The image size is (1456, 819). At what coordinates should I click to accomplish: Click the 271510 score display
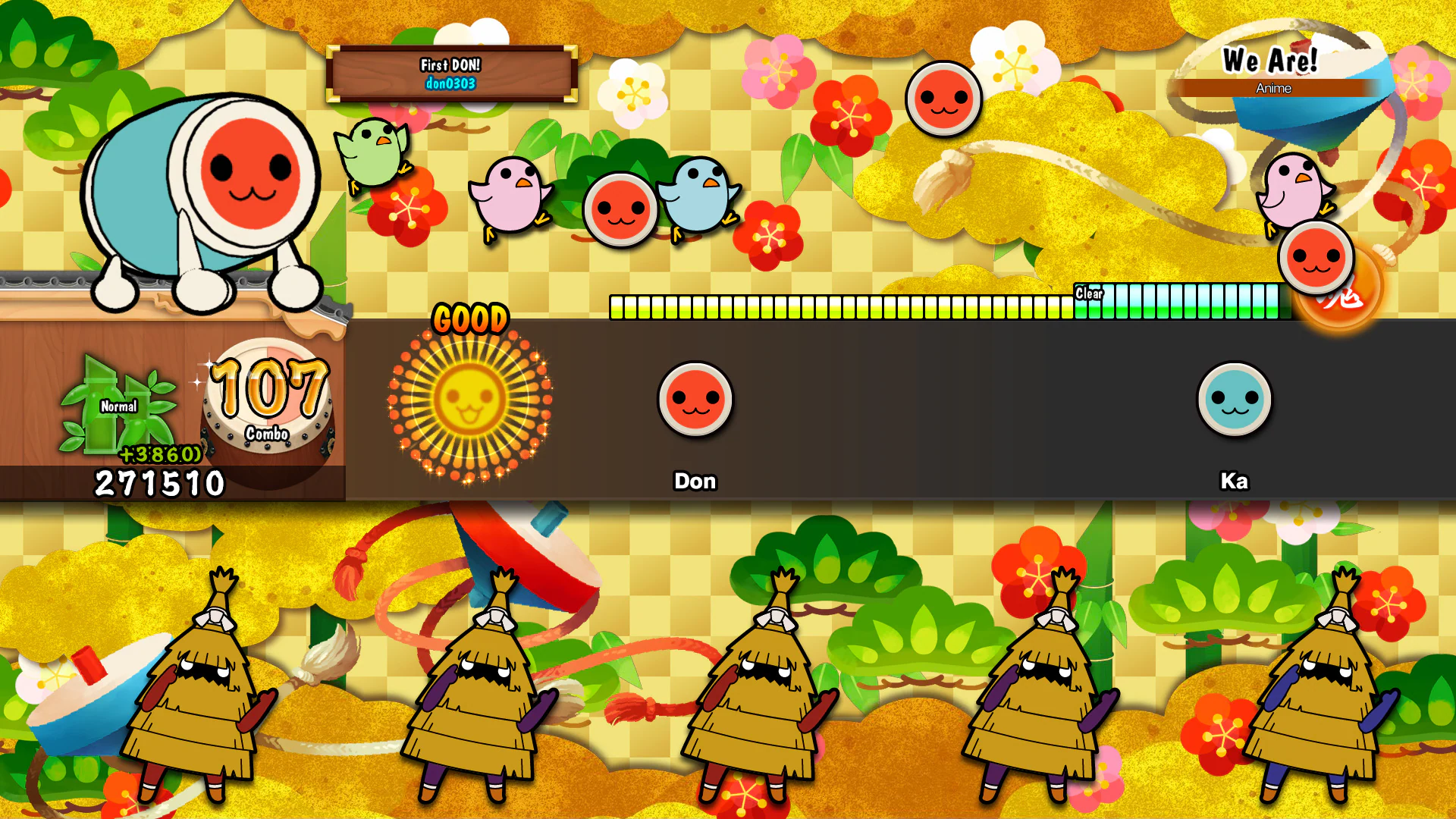(158, 479)
